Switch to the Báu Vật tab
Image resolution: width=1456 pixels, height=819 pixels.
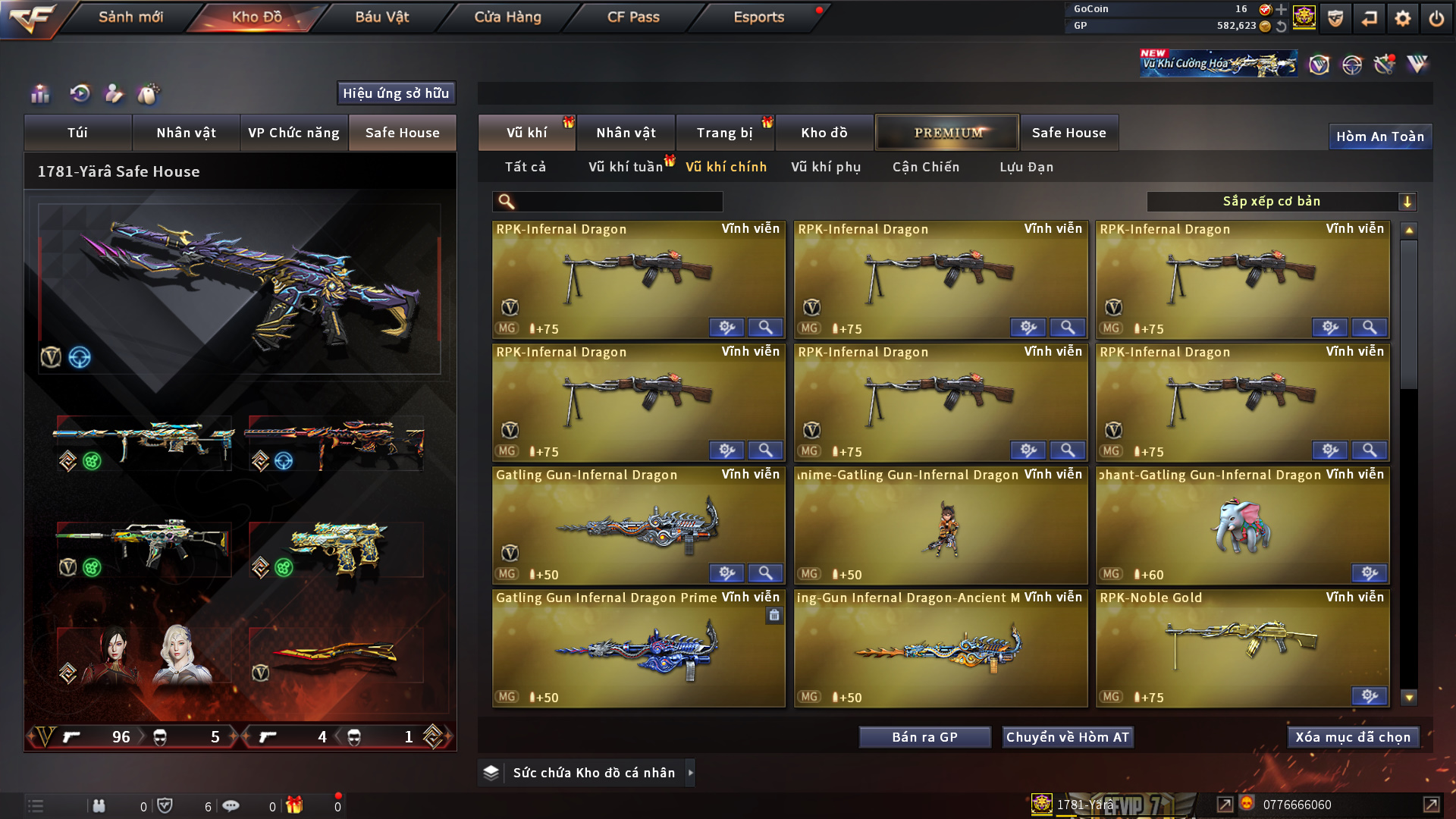pyautogui.click(x=381, y=17)
